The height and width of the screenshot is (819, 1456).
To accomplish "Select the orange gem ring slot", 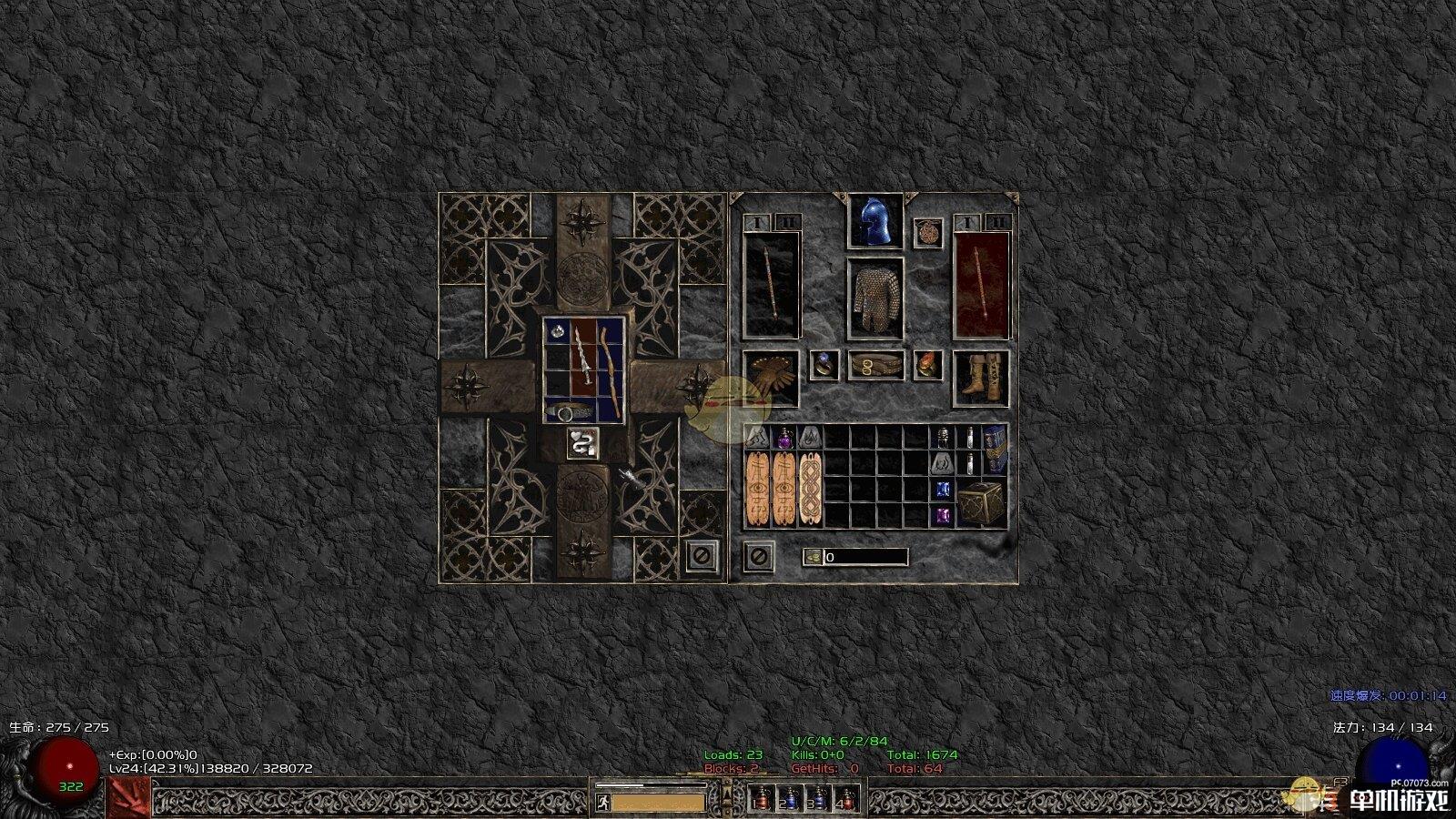I will coord(927,365).
